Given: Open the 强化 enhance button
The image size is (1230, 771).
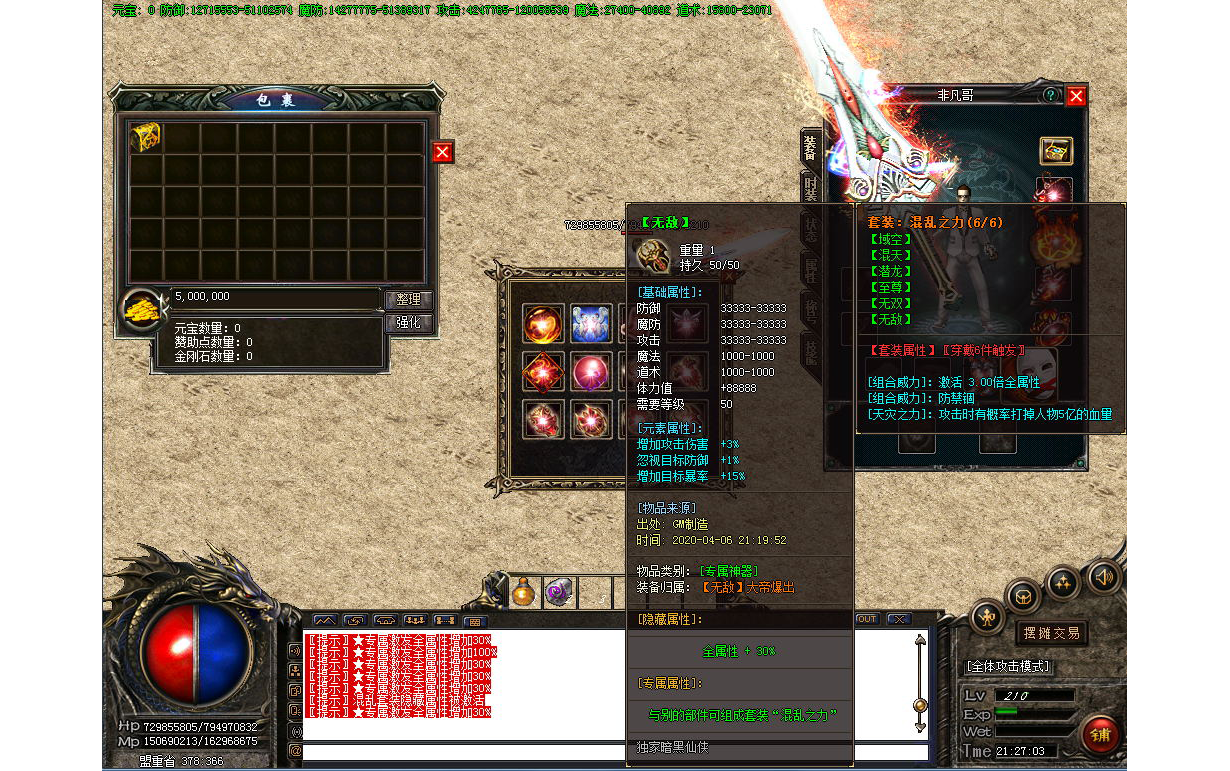Looking at the screenshot, I should tap(409, 323).
